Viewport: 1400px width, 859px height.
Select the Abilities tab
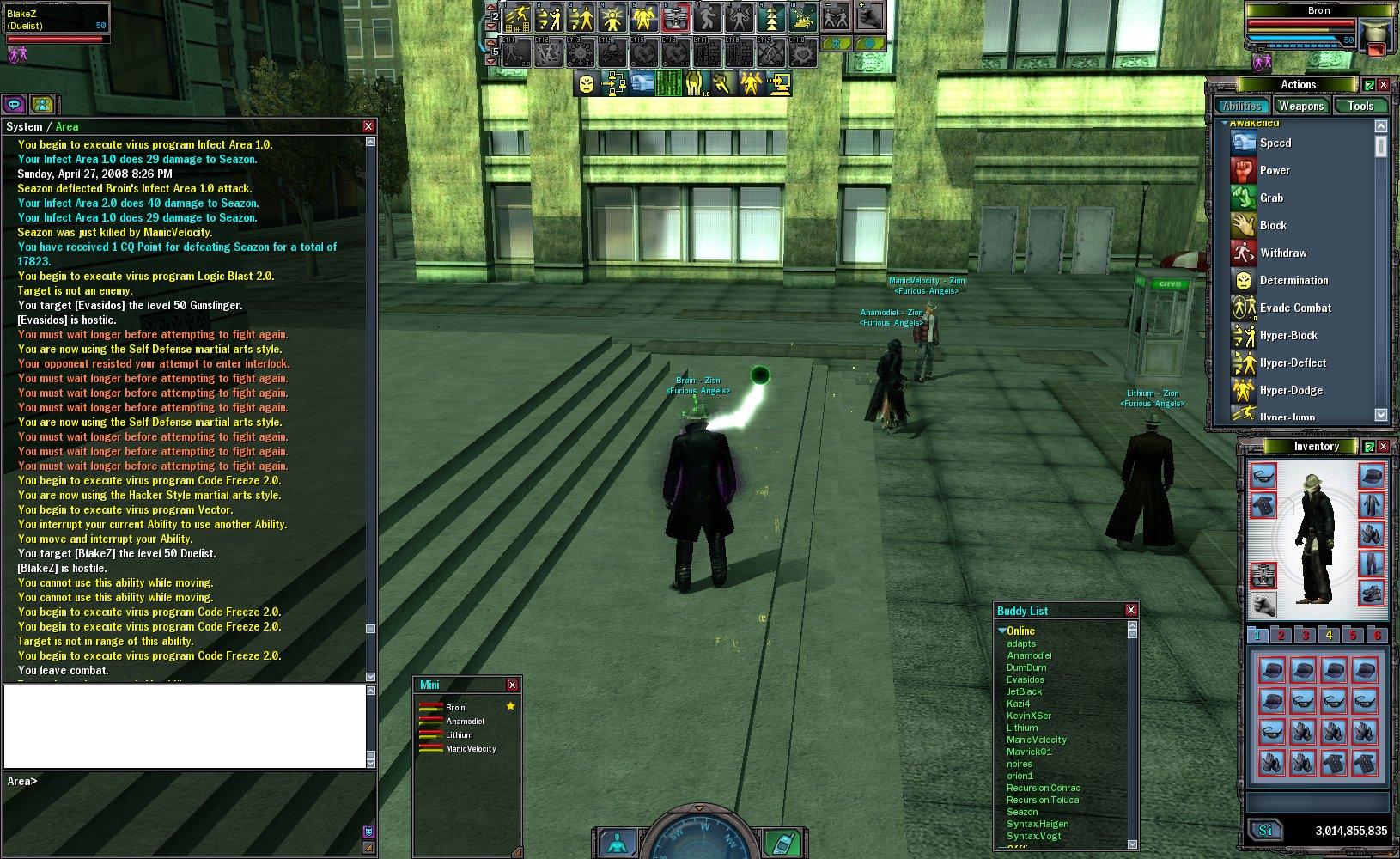coord(1242,106)
